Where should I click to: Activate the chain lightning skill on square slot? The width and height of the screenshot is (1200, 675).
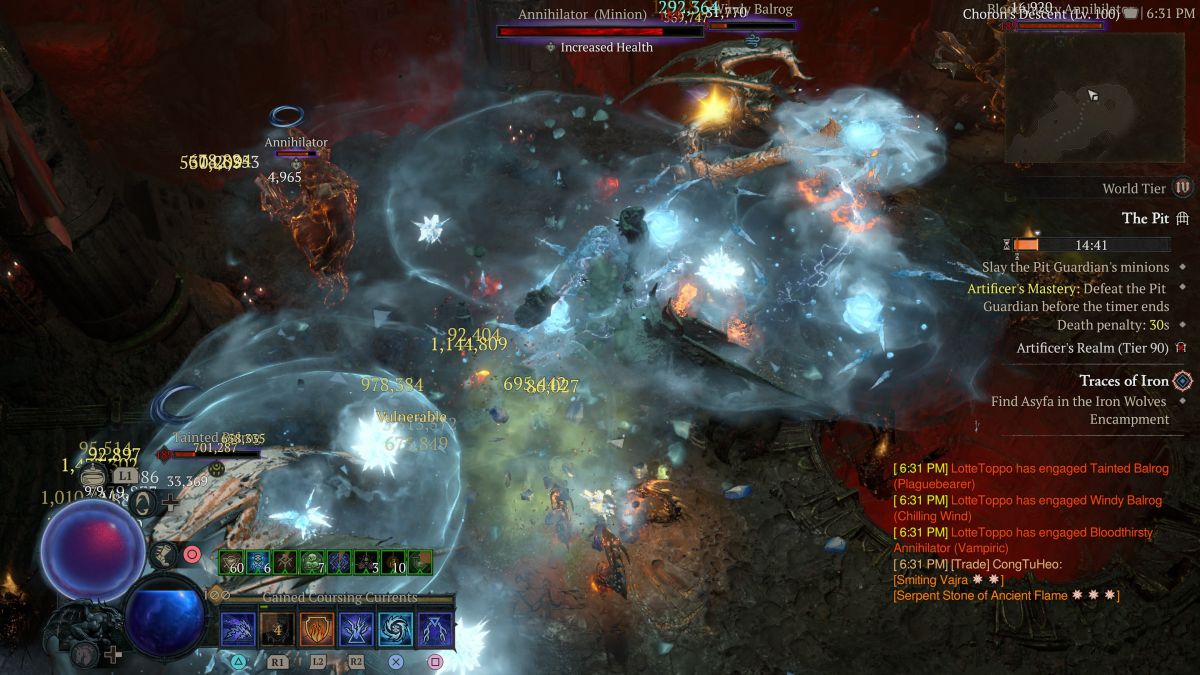[x=435, y=630]
